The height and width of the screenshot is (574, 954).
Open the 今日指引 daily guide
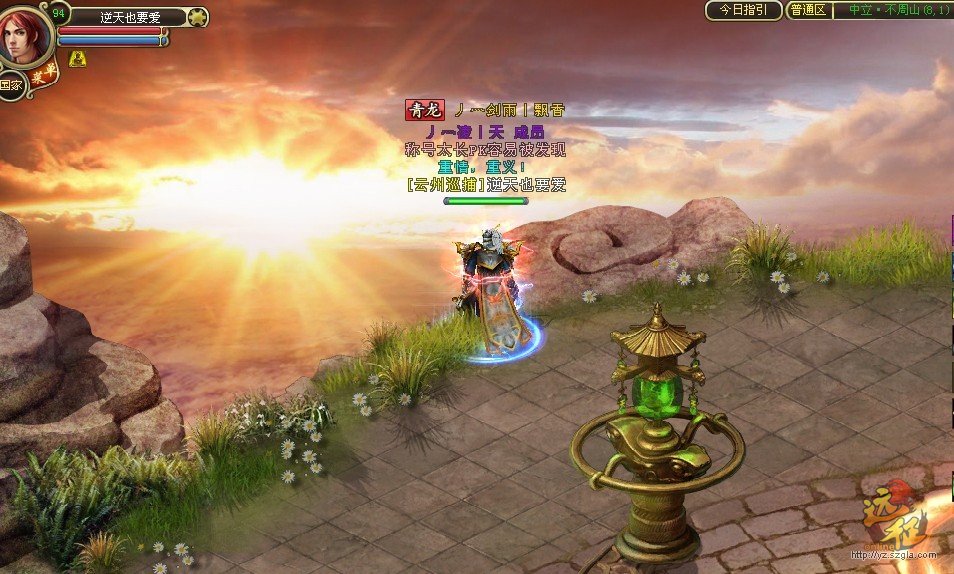743,10
